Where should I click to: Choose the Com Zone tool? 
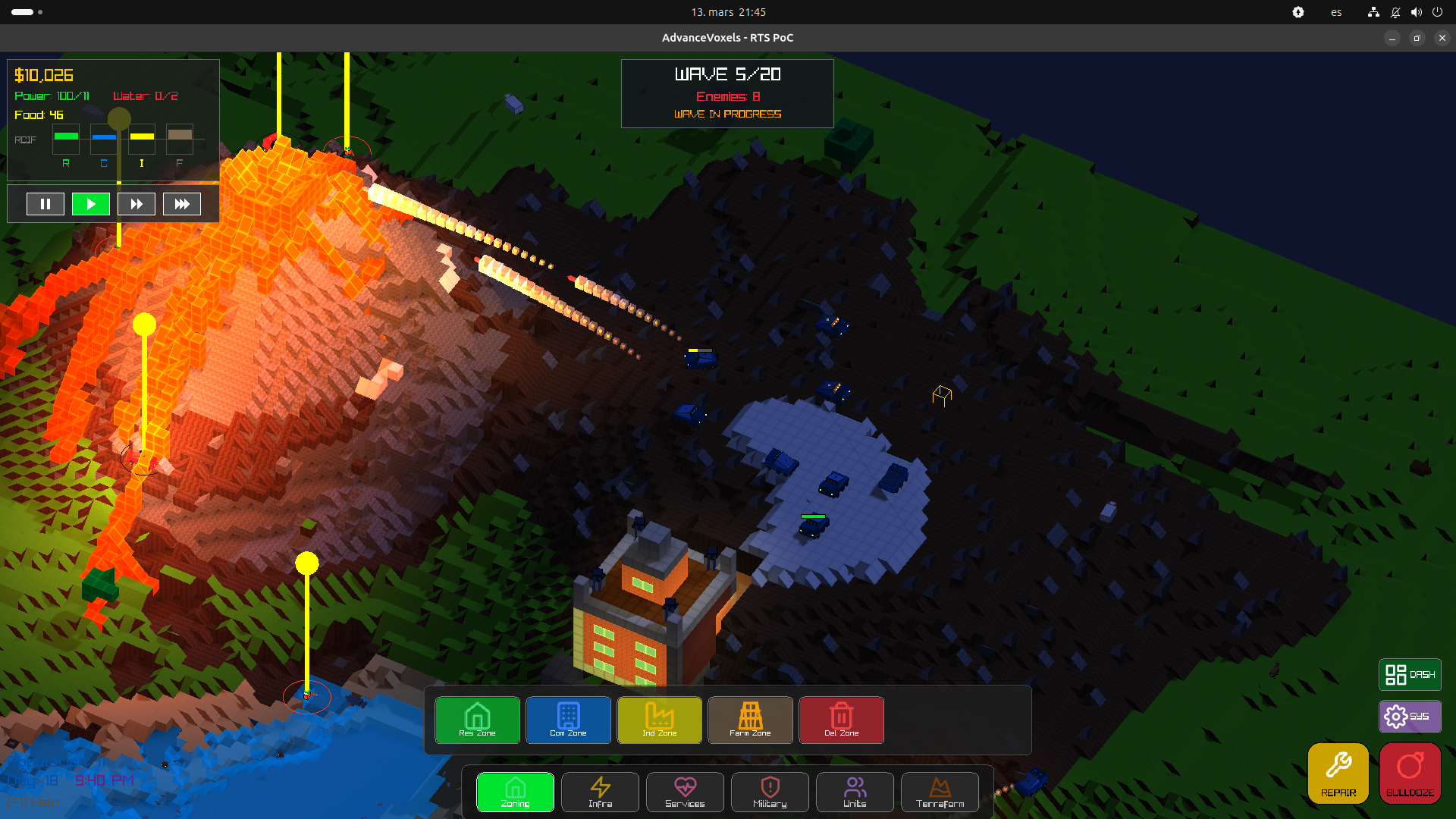pos(569,720)
